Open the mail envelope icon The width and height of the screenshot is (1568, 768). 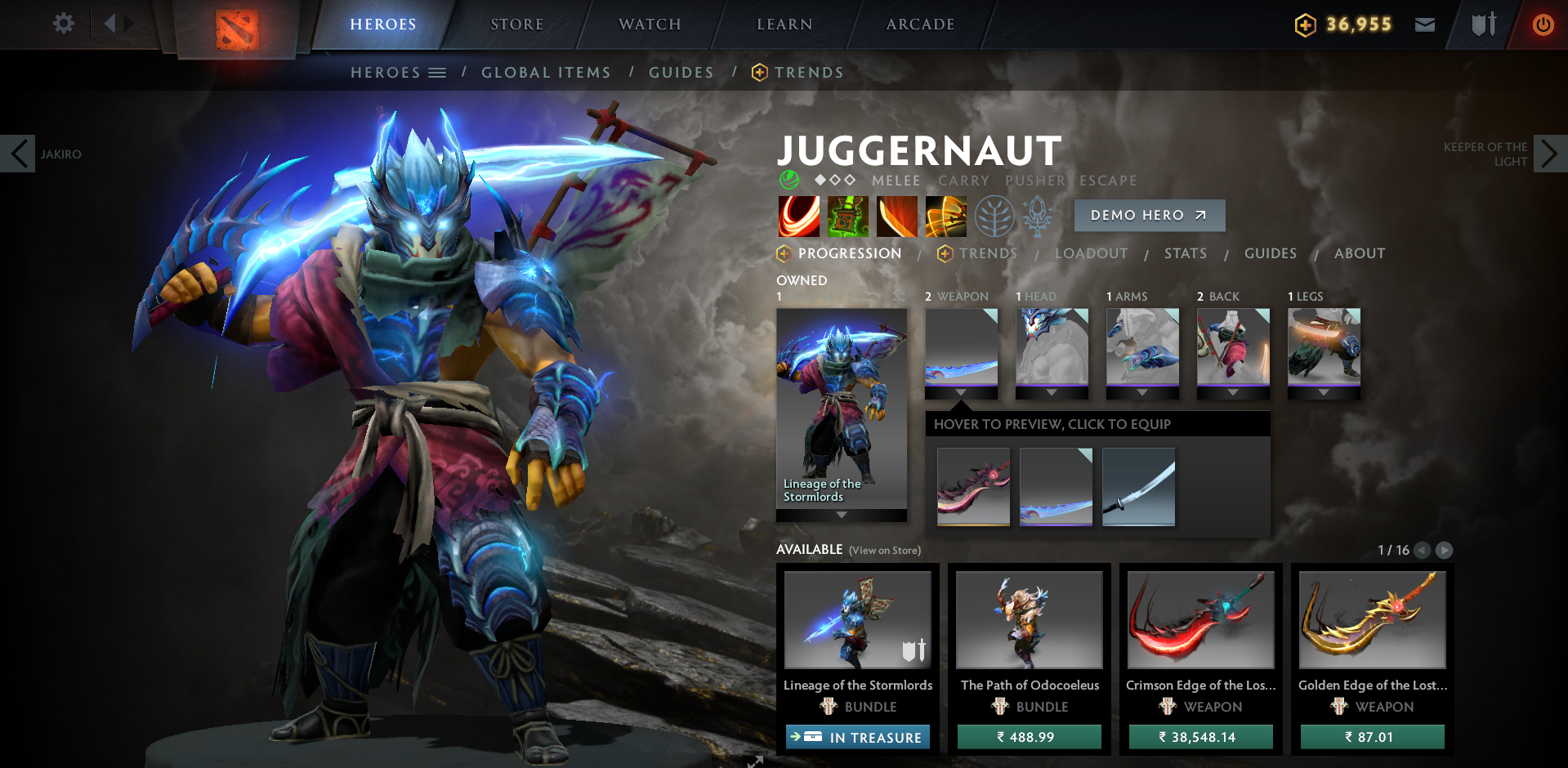coord(1425,24)
